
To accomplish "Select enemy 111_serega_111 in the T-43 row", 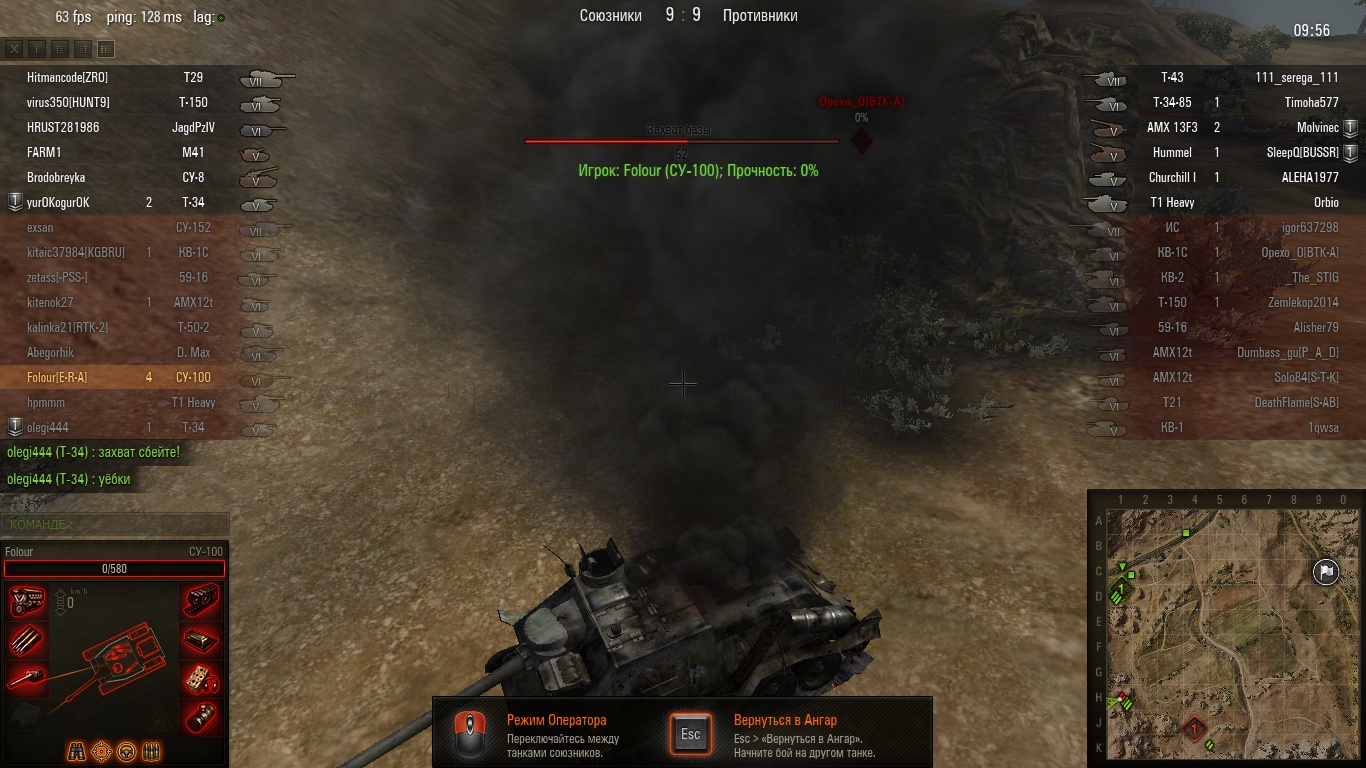I will click(x=1296, y=77).
